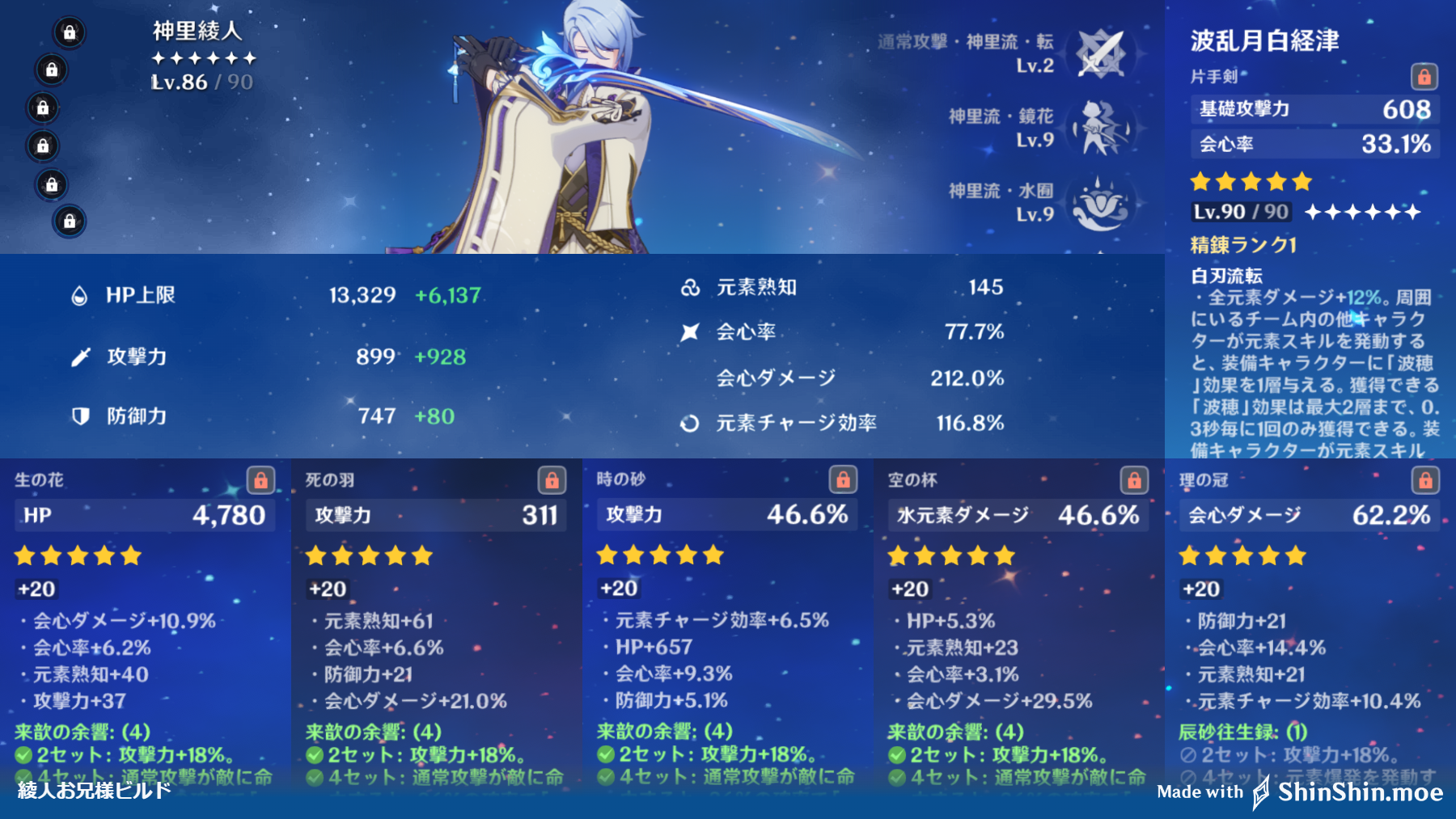Image resolution: width=1456 pixels, height=819 pixels.
Task: Select the Normal Attack talent 神里流・転 icon
Action: pos(1102,53)
